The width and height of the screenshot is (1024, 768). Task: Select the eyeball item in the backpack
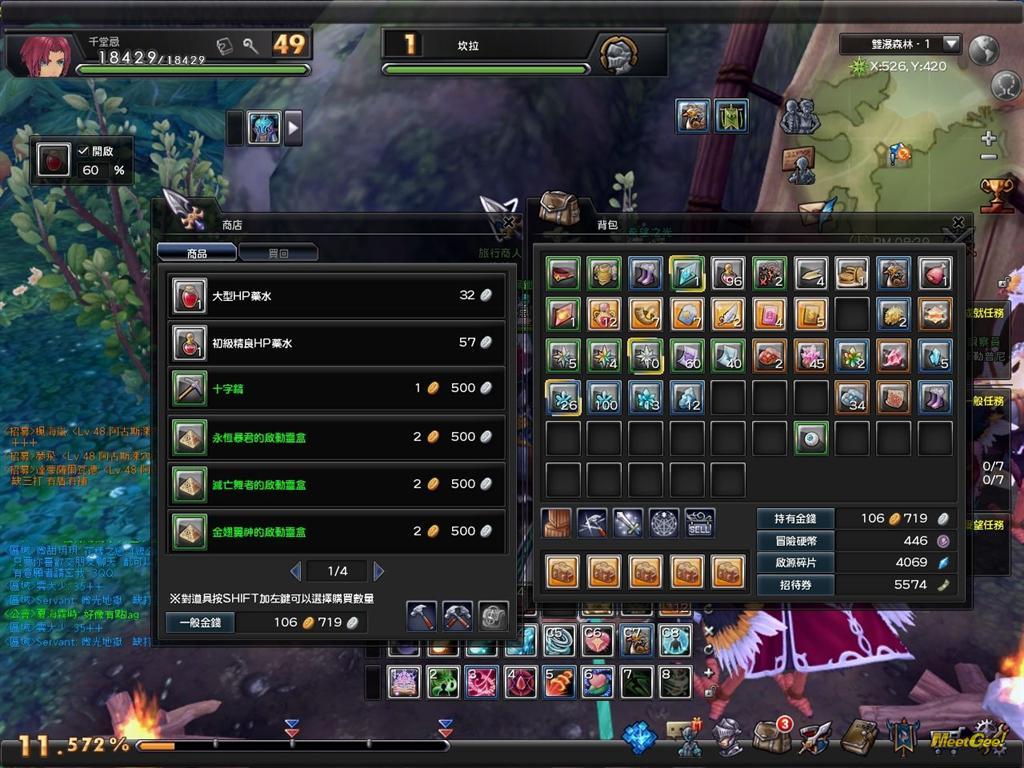[811, 438]
